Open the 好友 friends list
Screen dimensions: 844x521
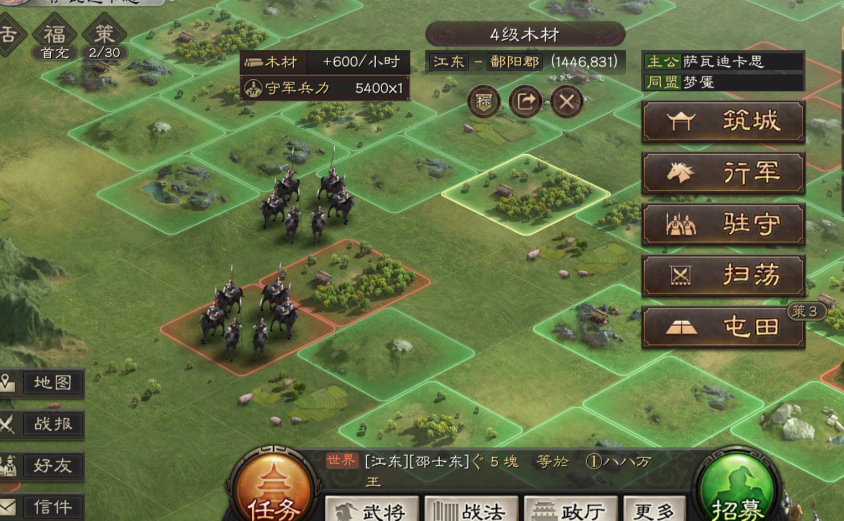pos(42,465)
